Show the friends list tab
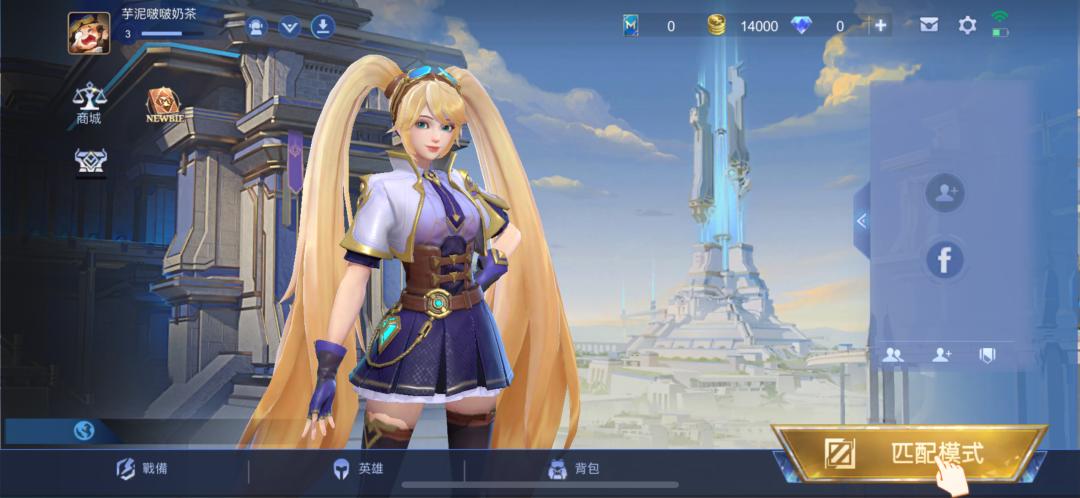The width and height of the screenshot is (1080, 498). click(894, 354)
